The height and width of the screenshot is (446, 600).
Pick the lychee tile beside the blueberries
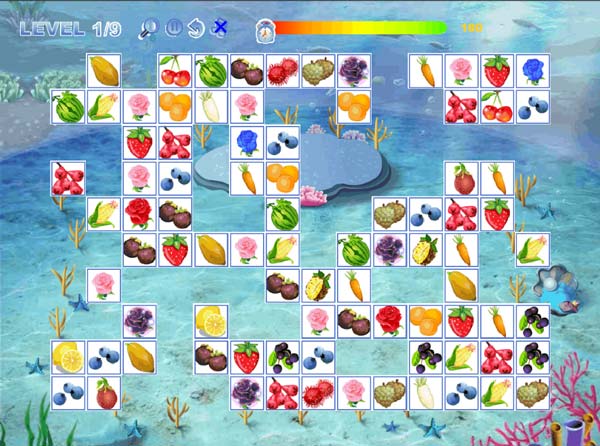pyautogui.click(x=103, y=391)
